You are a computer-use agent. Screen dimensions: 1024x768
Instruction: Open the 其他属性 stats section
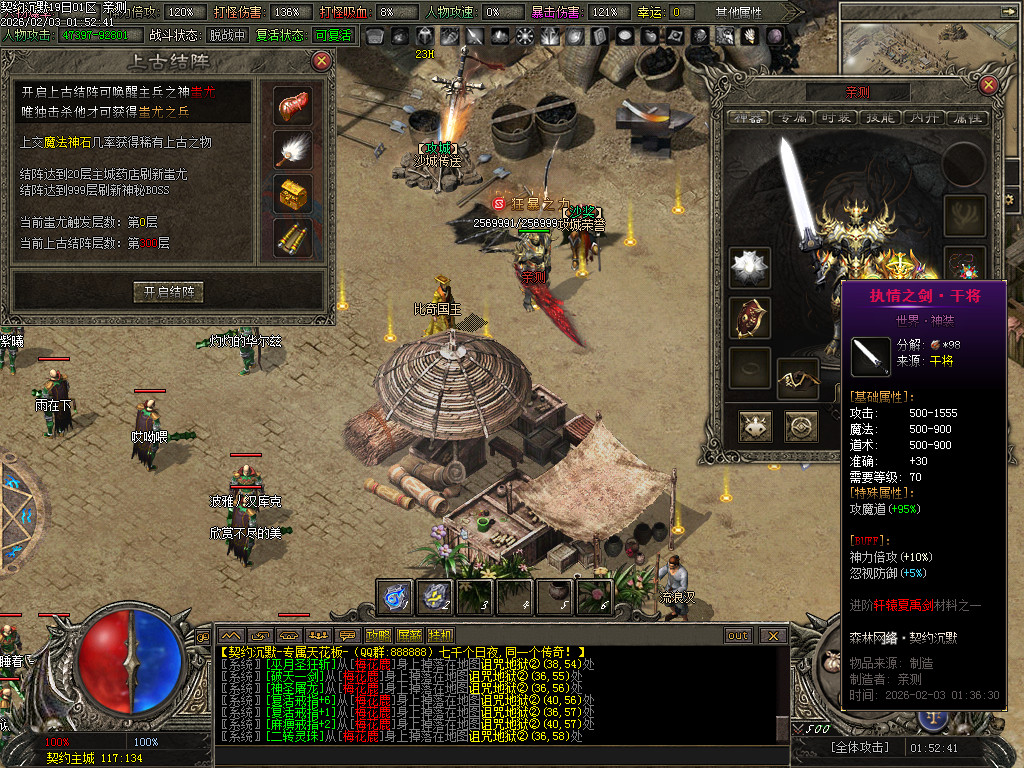click(738, 12)
